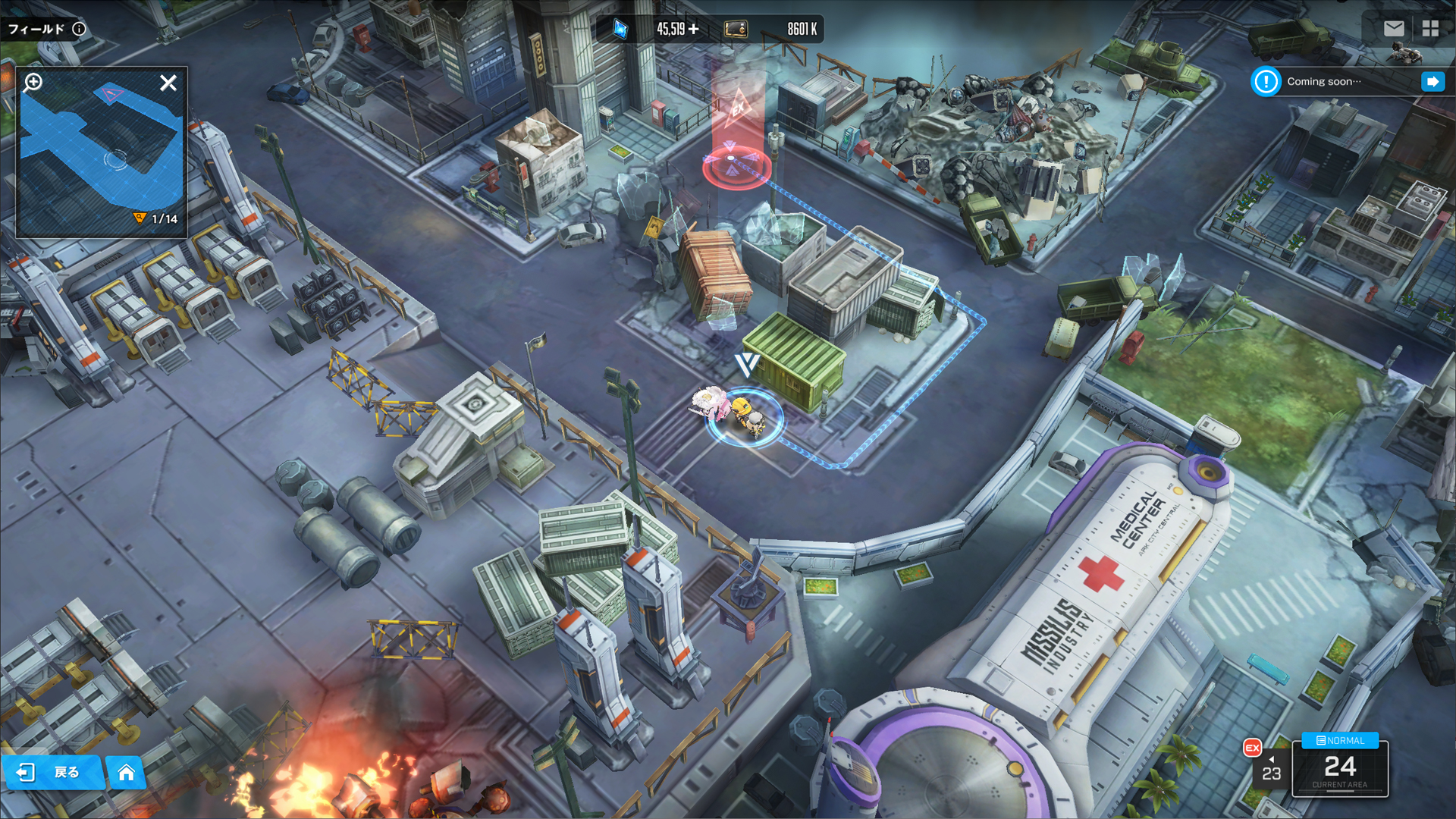Viewport: 1456px width, 819px height.
Task: Close the minimap panel
Action: (168, 83)
